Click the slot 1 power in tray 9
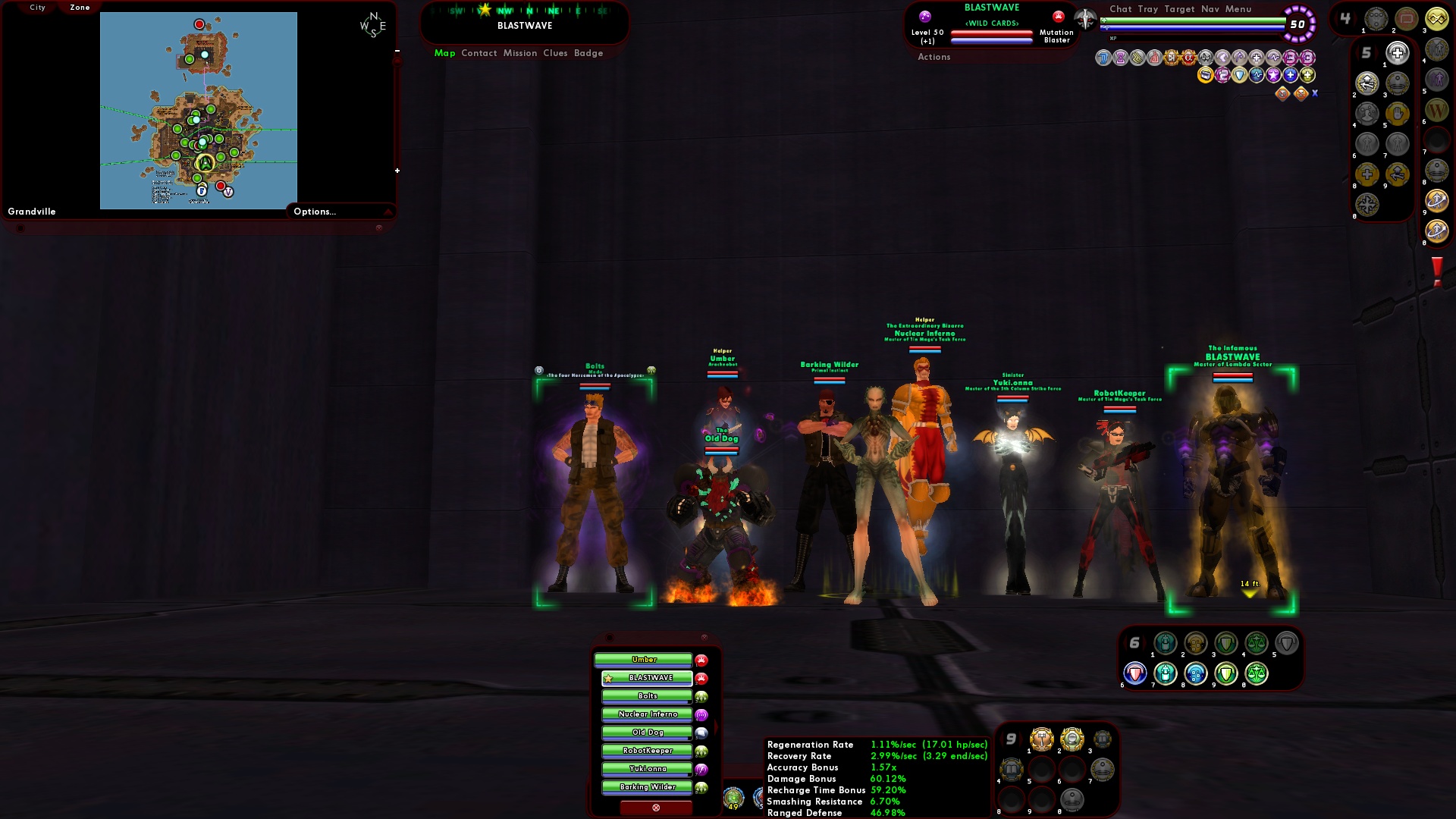Image resolution: width=1456 pixels, height=819 pixels. point(1043,737)
